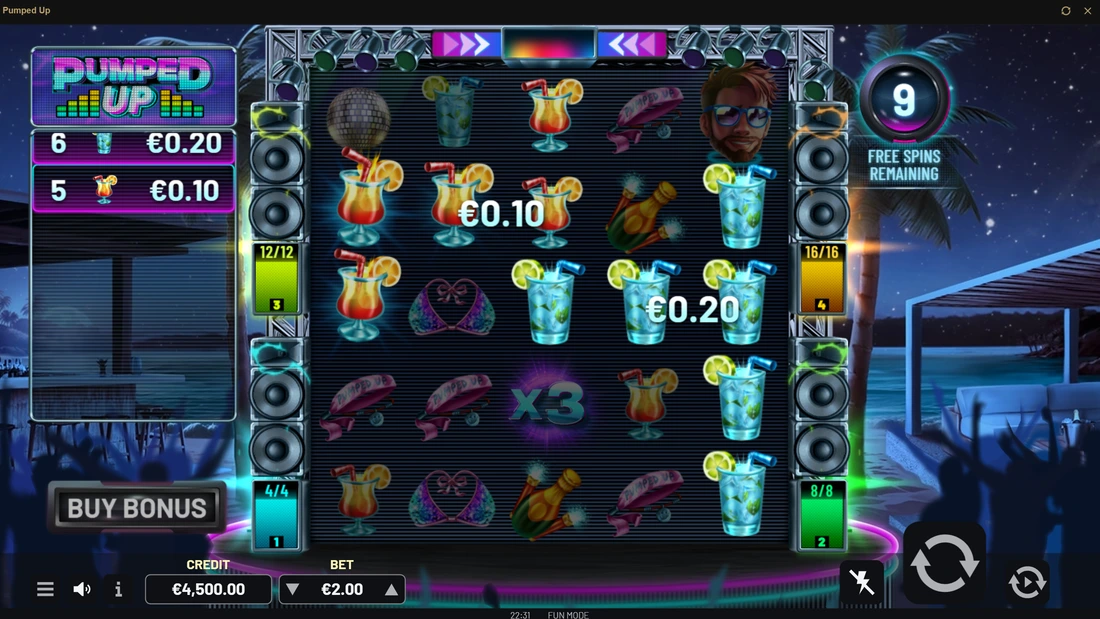
Task: Open the hamburger game menu
Action: click(45, 589)
